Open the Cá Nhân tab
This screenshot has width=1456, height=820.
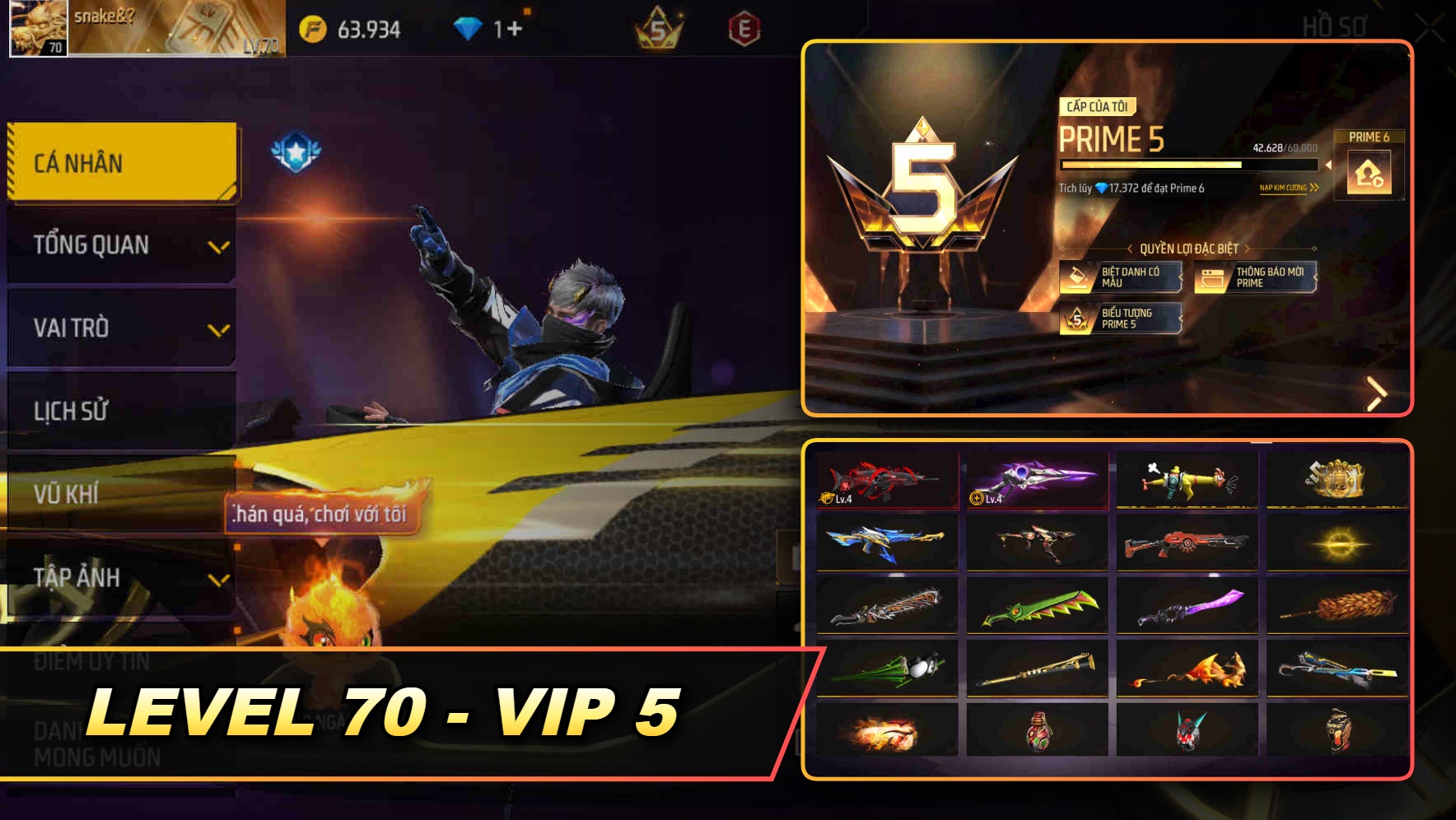[120, 163]
